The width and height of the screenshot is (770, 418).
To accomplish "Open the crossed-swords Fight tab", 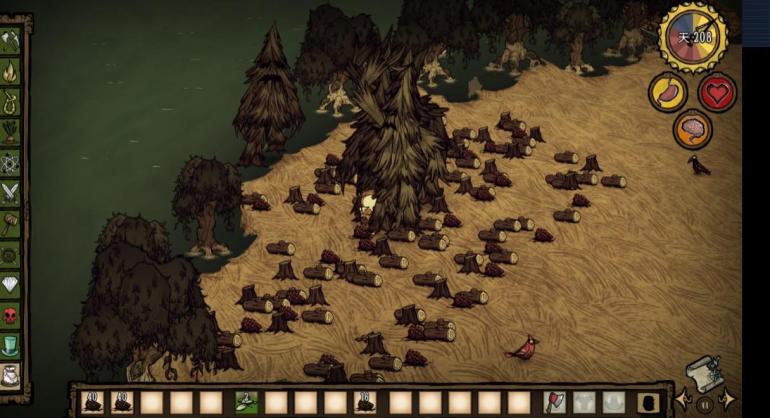I will (x=13, y=191).
